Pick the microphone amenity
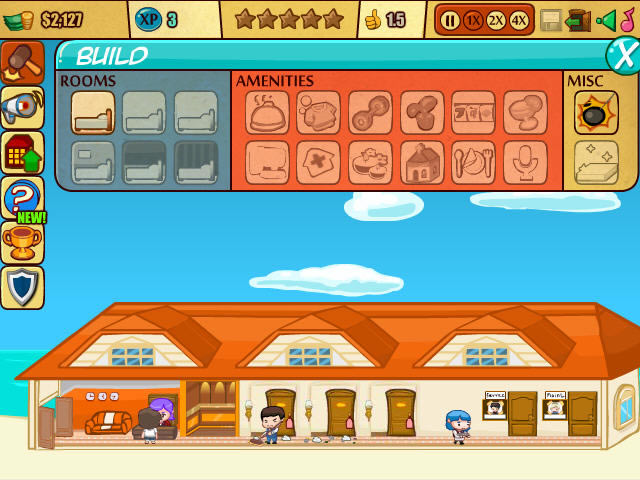This screenshot has height=480, width=640. pyautogui.click(x=524, y=162)
